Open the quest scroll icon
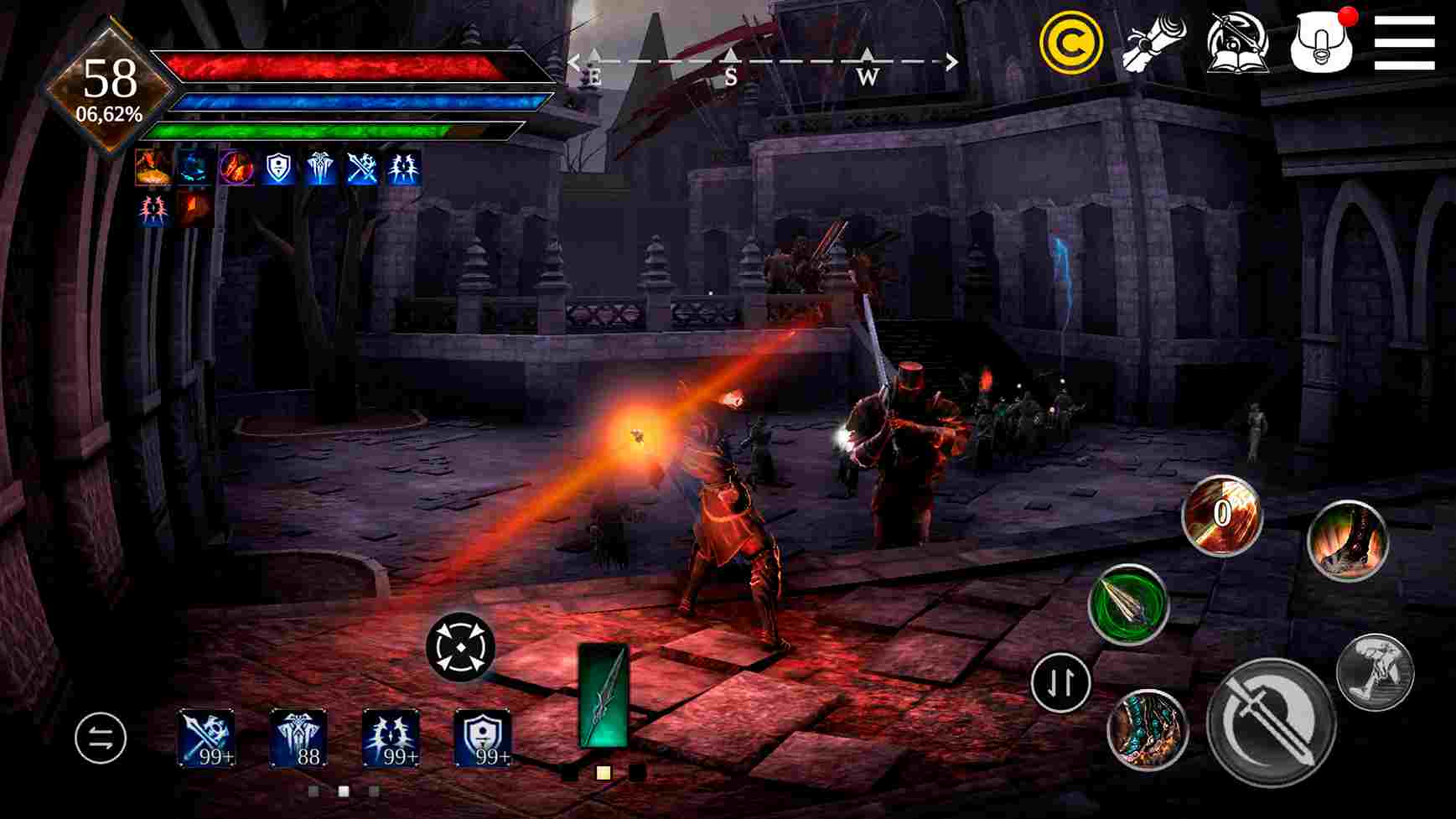Screen dimensions: 1456x819 1154,40
